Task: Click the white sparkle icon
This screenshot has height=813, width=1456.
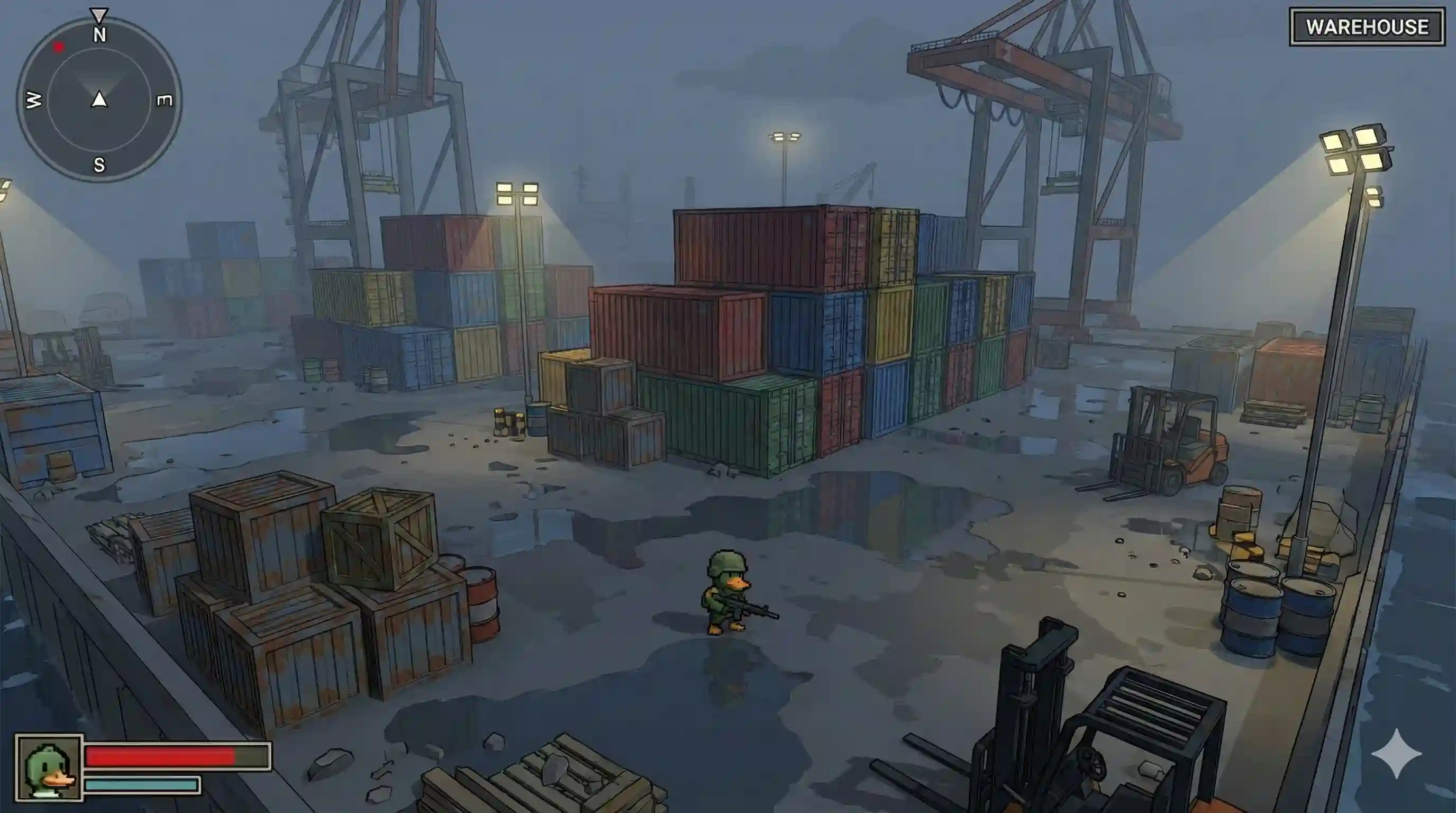Action: coord(1396,754)
